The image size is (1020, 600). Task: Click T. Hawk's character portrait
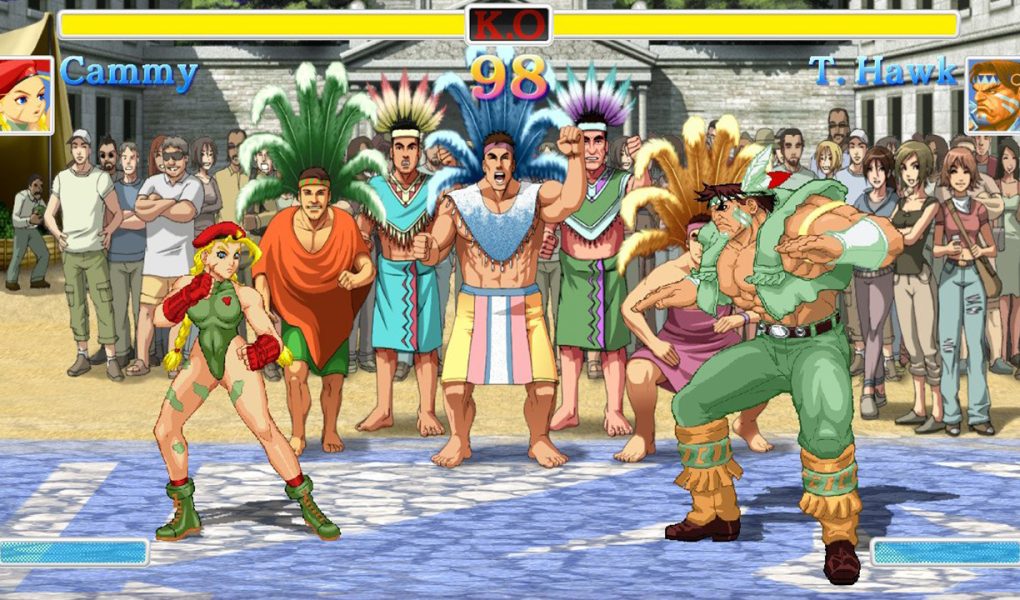(x=992, y=95)
